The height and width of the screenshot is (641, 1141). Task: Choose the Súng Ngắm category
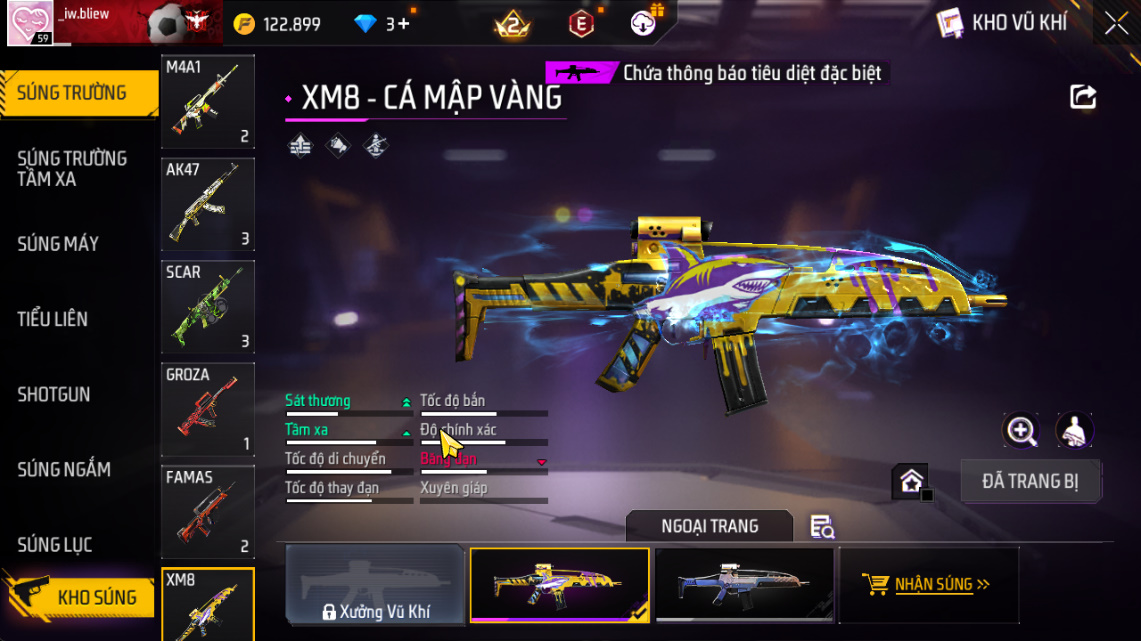click(64, 469)
